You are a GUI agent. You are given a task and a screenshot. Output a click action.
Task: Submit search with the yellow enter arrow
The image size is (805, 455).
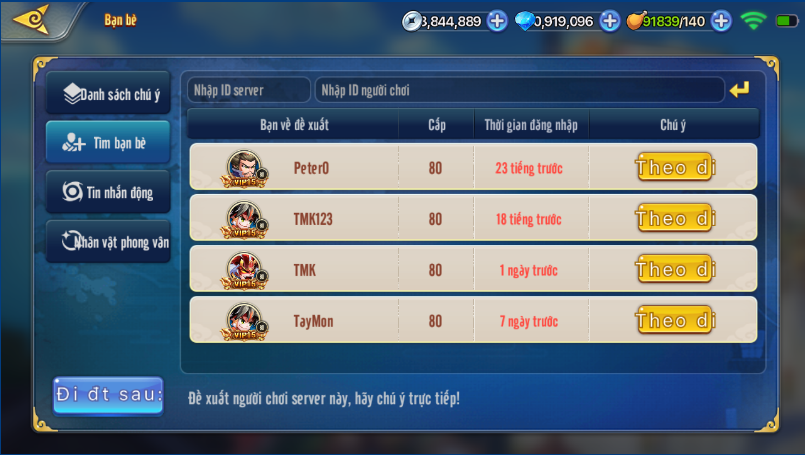tap(739, 90)
